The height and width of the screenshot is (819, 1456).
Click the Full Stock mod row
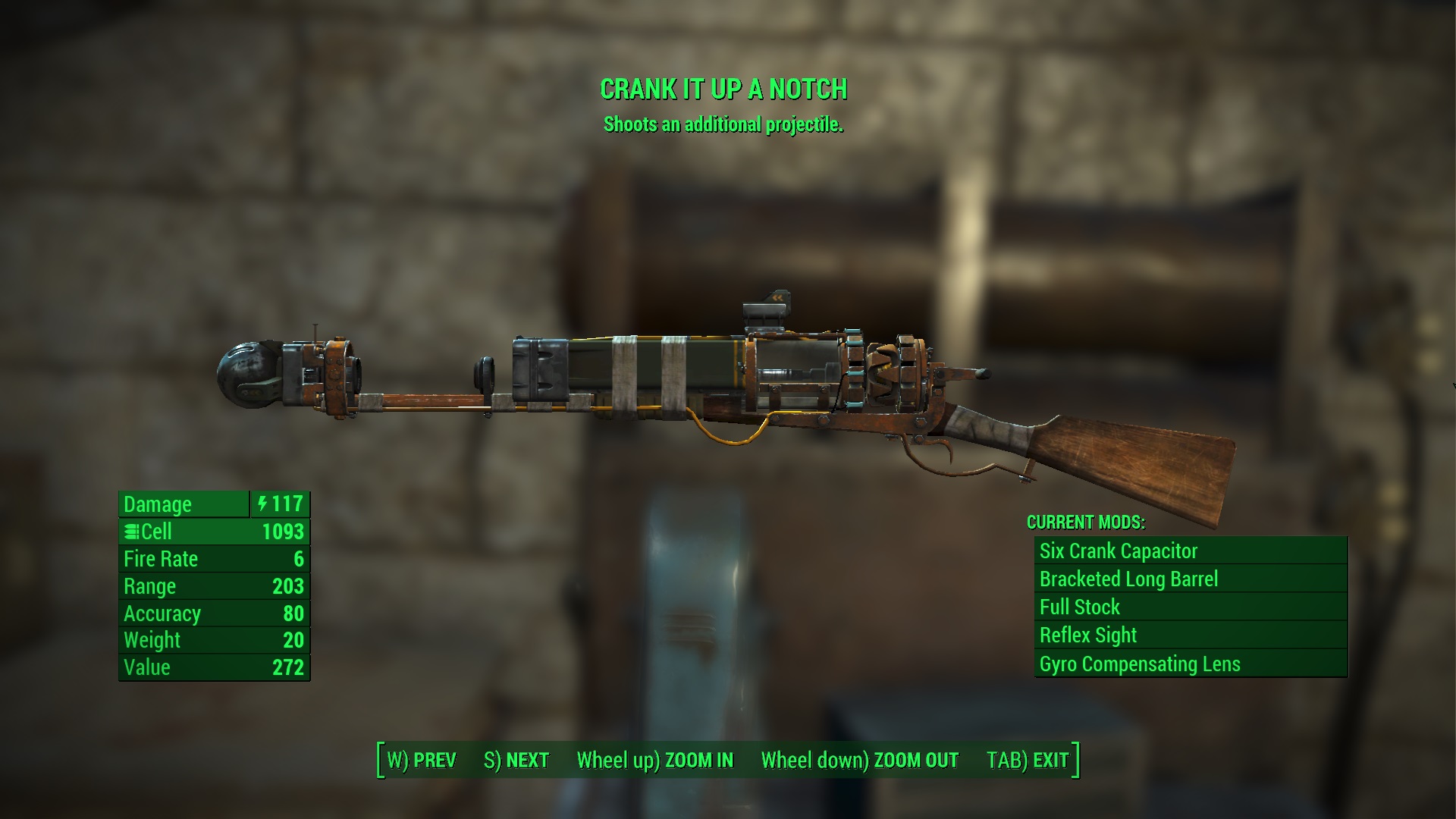click(x=1191, y=607)
